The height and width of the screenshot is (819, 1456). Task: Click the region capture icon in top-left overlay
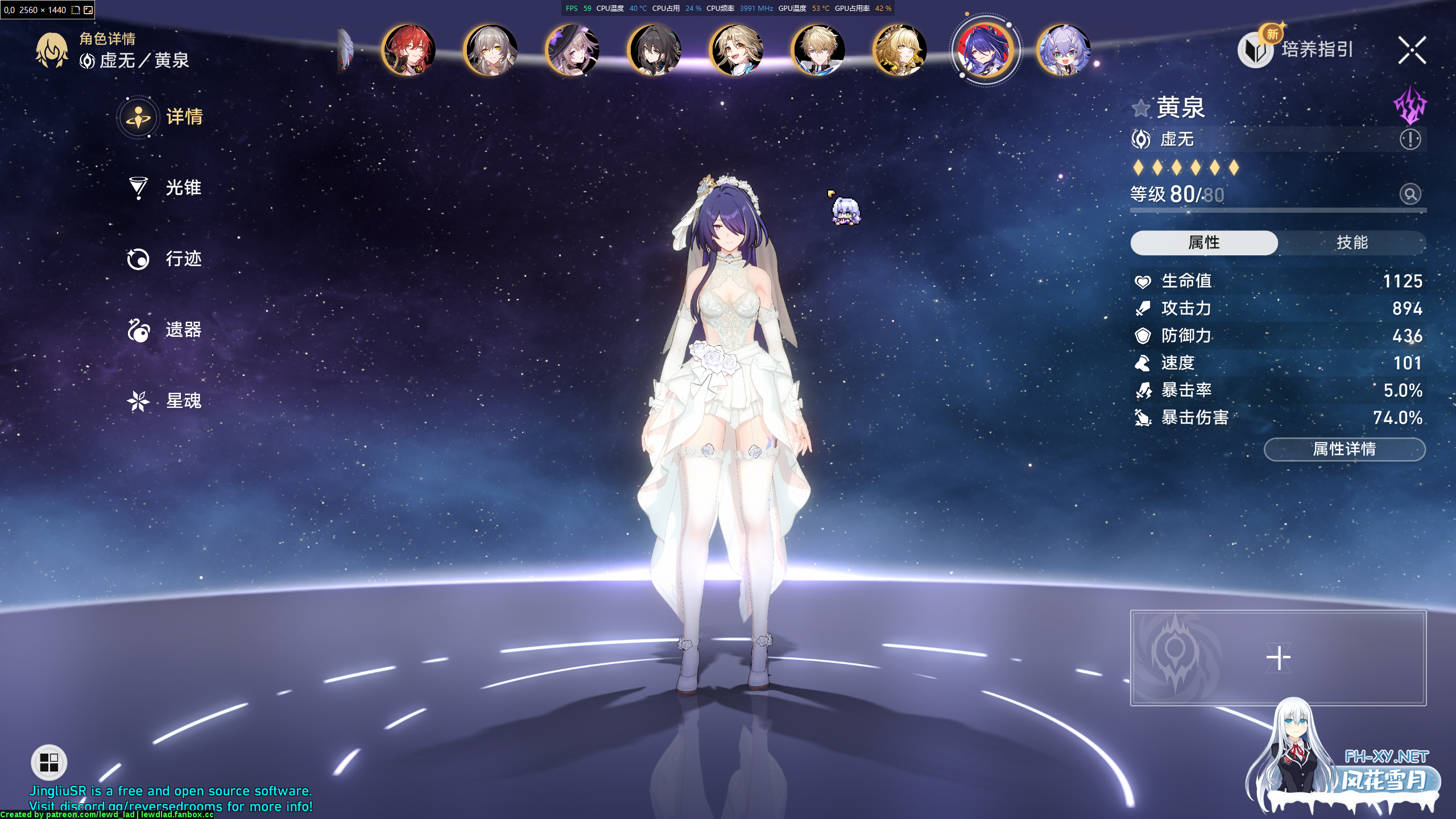75,10
